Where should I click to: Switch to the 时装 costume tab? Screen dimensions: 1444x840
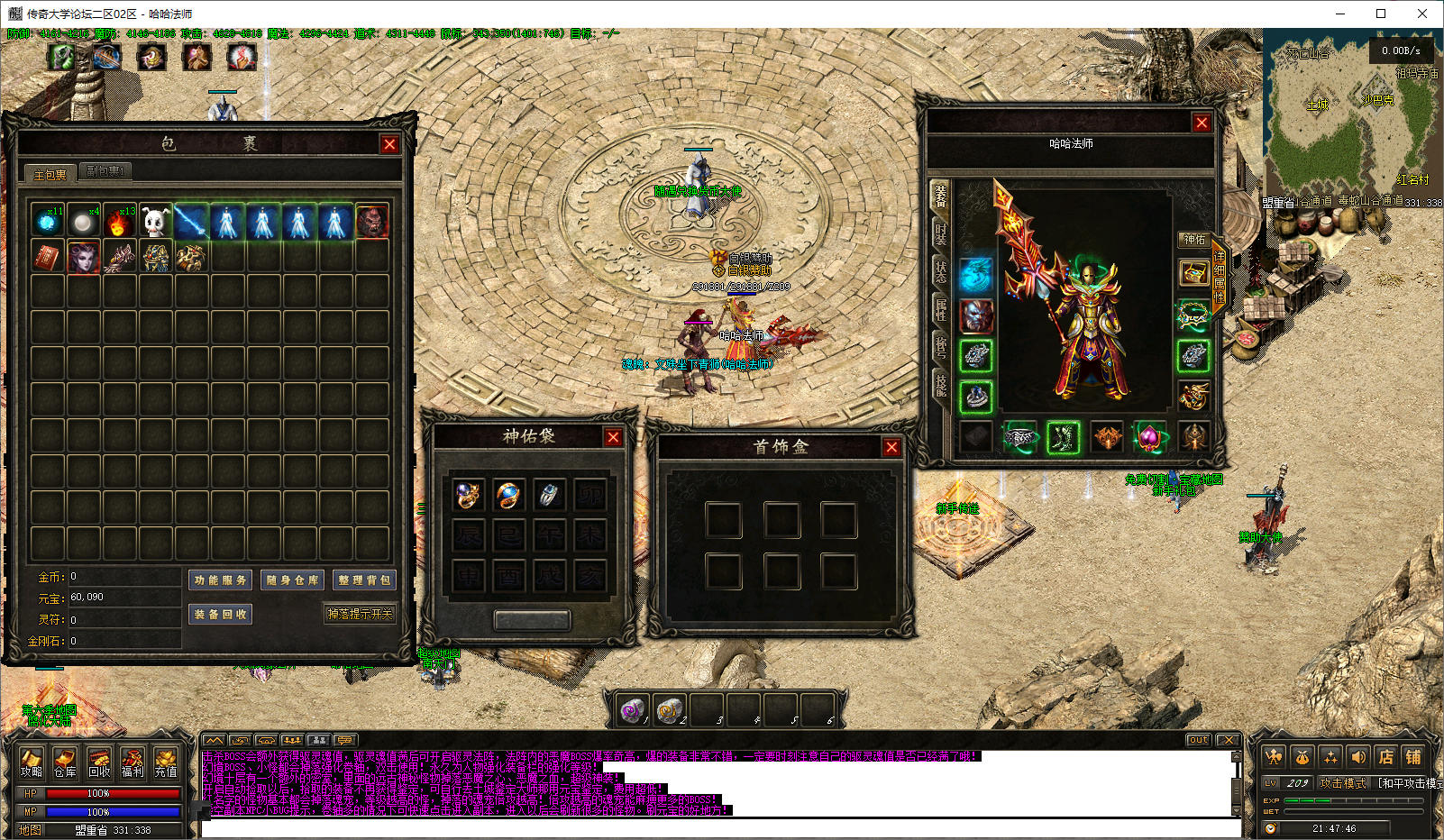[940, 234]
